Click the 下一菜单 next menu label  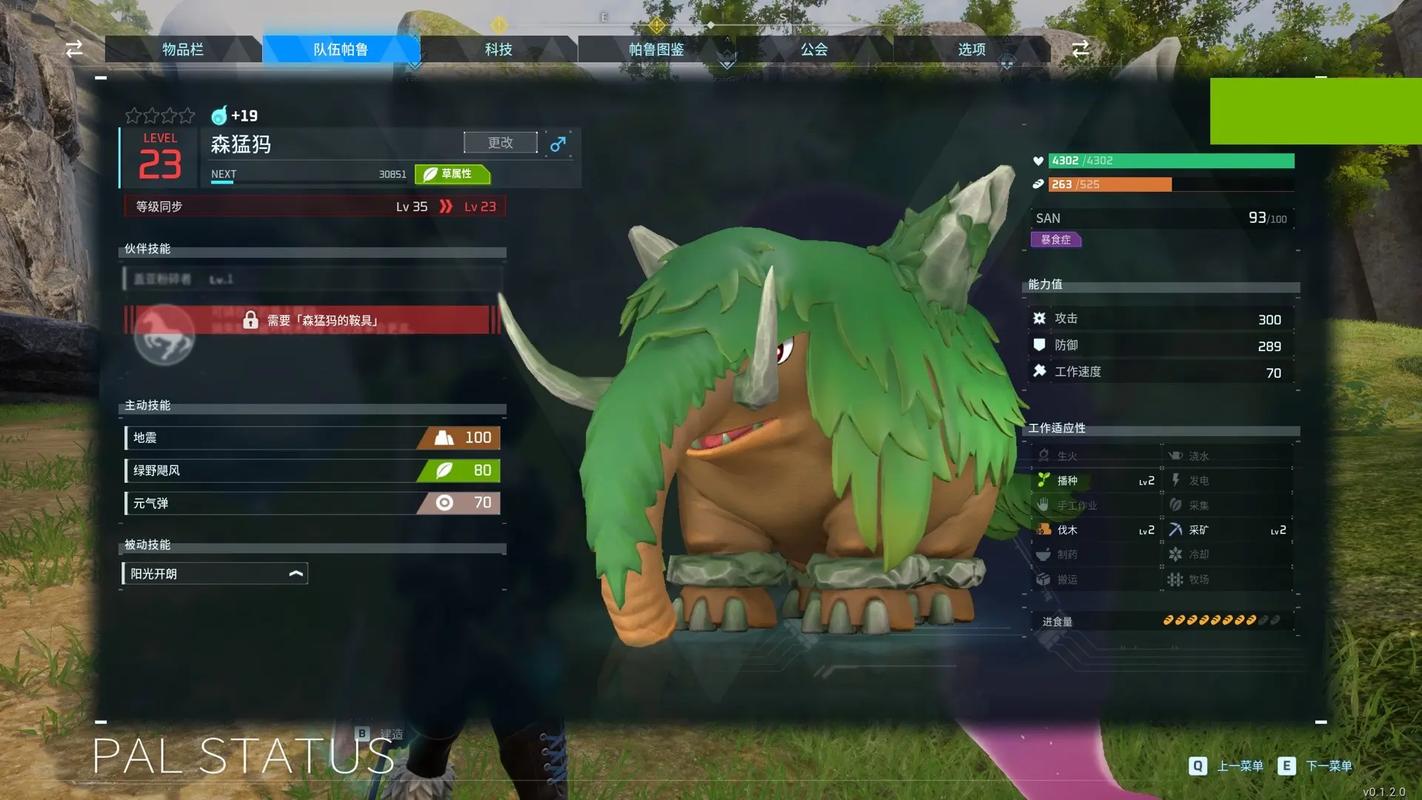click(1329, 766)
